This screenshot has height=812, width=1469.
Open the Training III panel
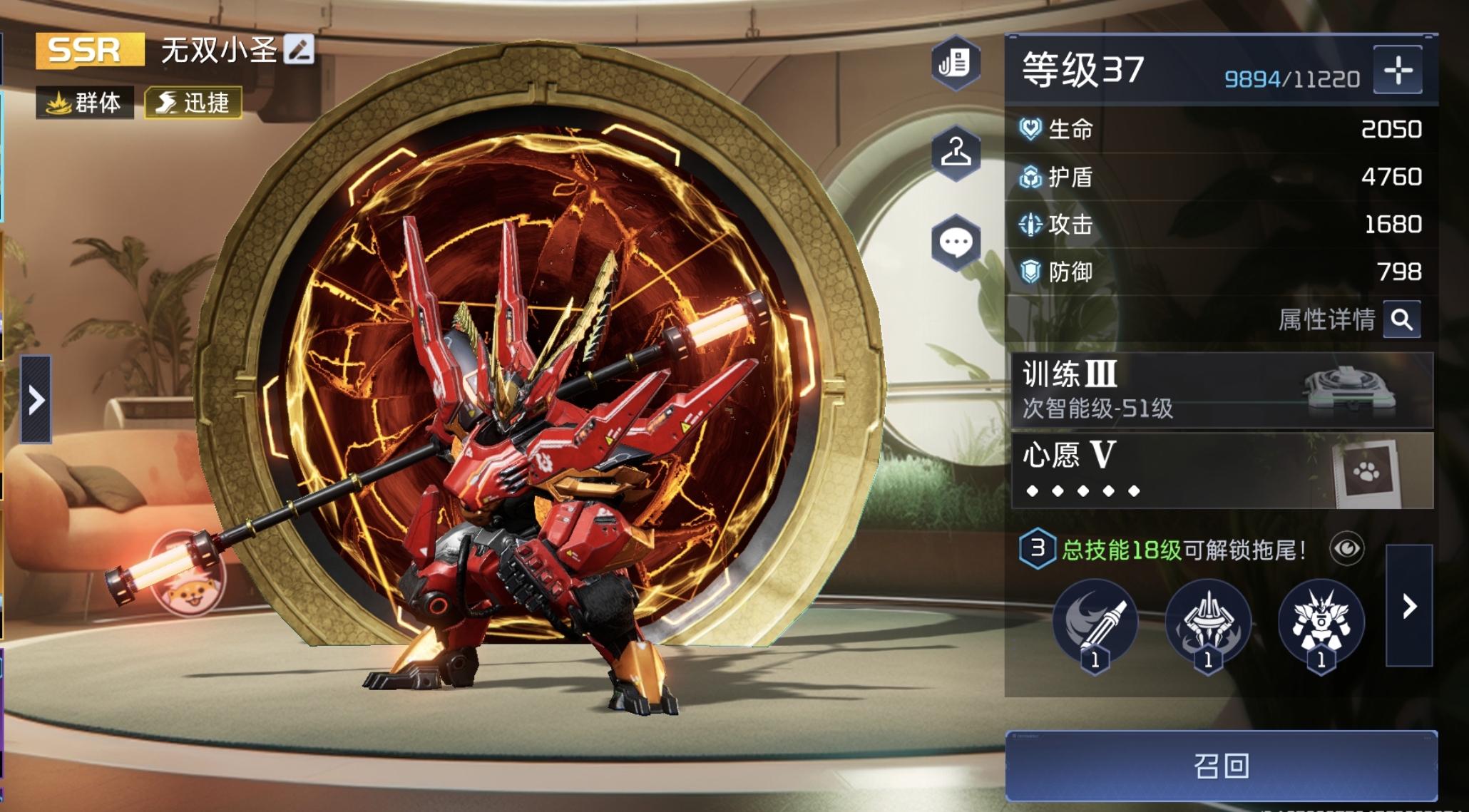click(x=1222, y=390)
